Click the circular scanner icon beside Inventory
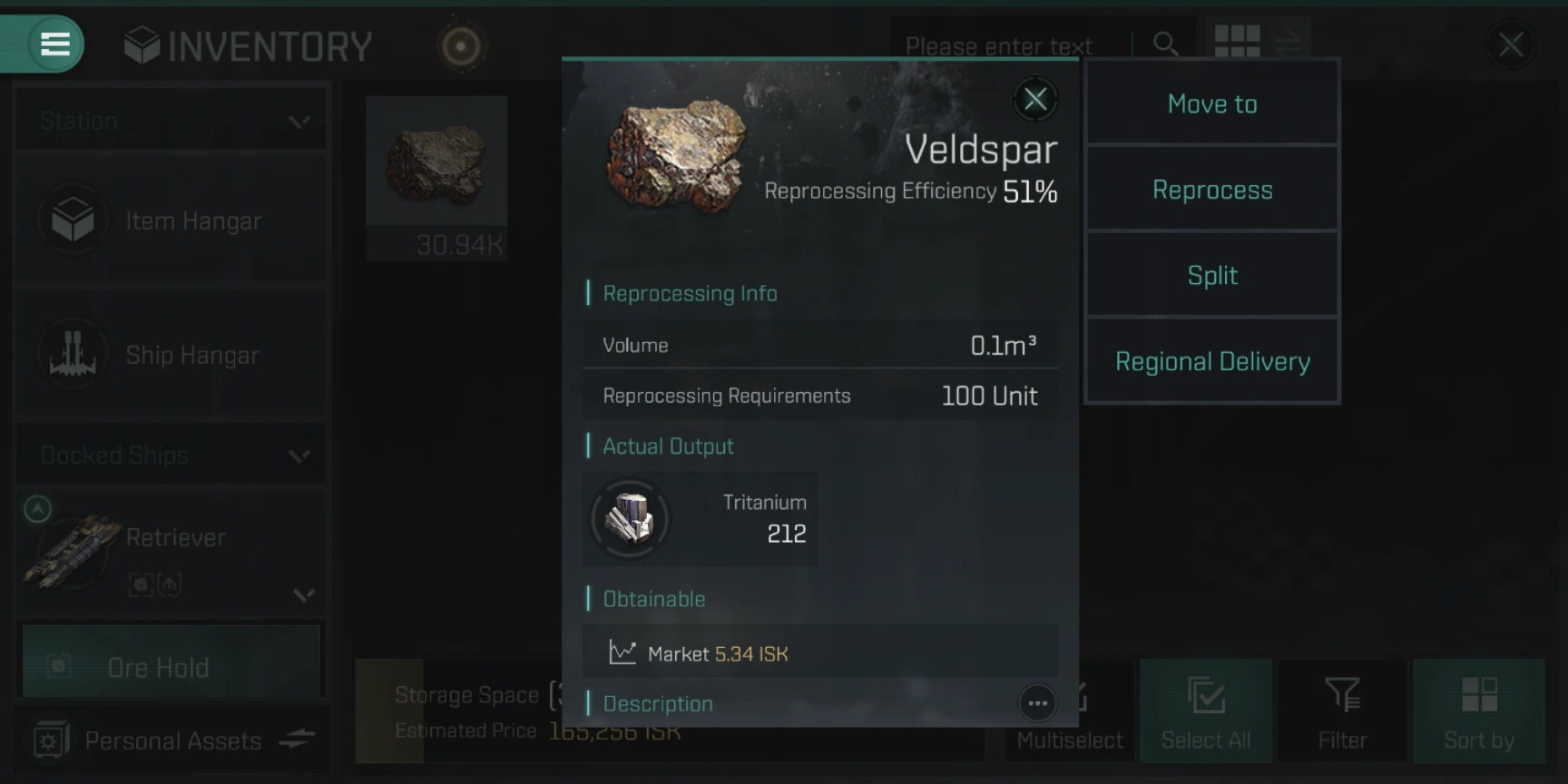Screen dimensions: 1568x784 pos(461,46)
